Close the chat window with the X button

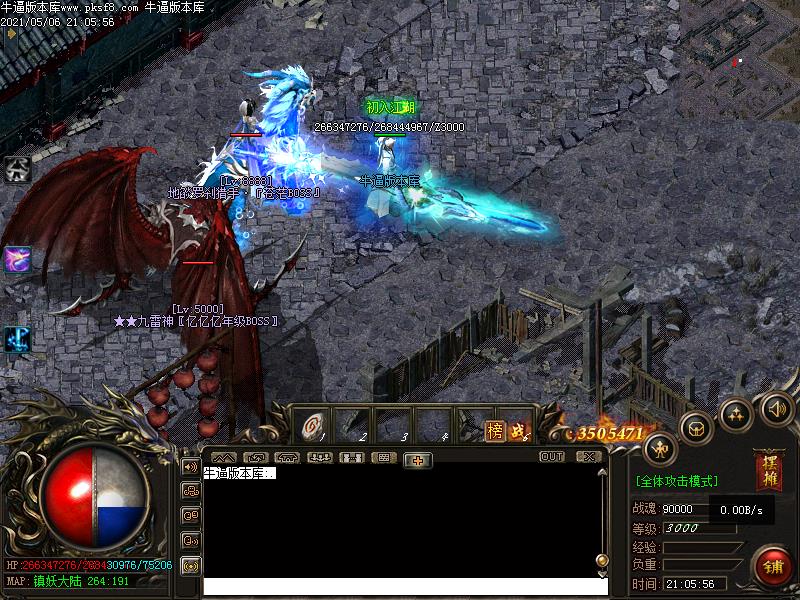588,457
